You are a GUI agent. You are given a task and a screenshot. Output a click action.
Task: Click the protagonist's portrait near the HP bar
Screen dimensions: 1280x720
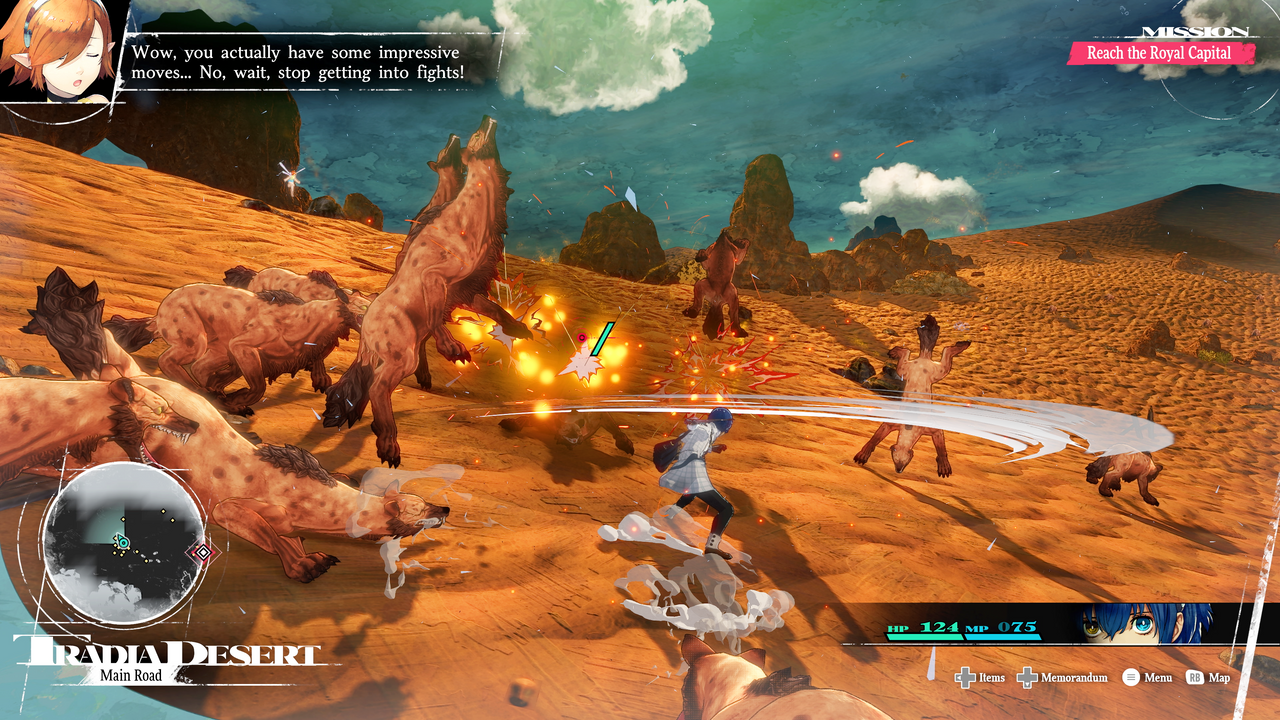point(1140,627)
